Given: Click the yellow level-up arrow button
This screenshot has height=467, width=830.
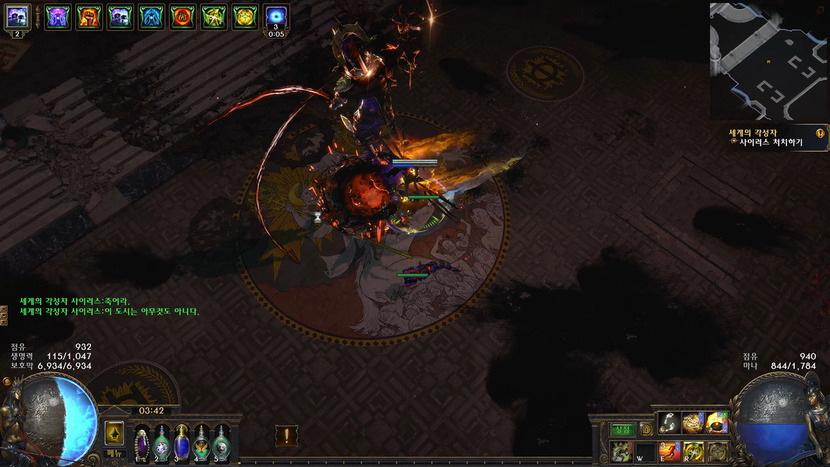Looking at the screenshot, I should click(x=114, y=433).
